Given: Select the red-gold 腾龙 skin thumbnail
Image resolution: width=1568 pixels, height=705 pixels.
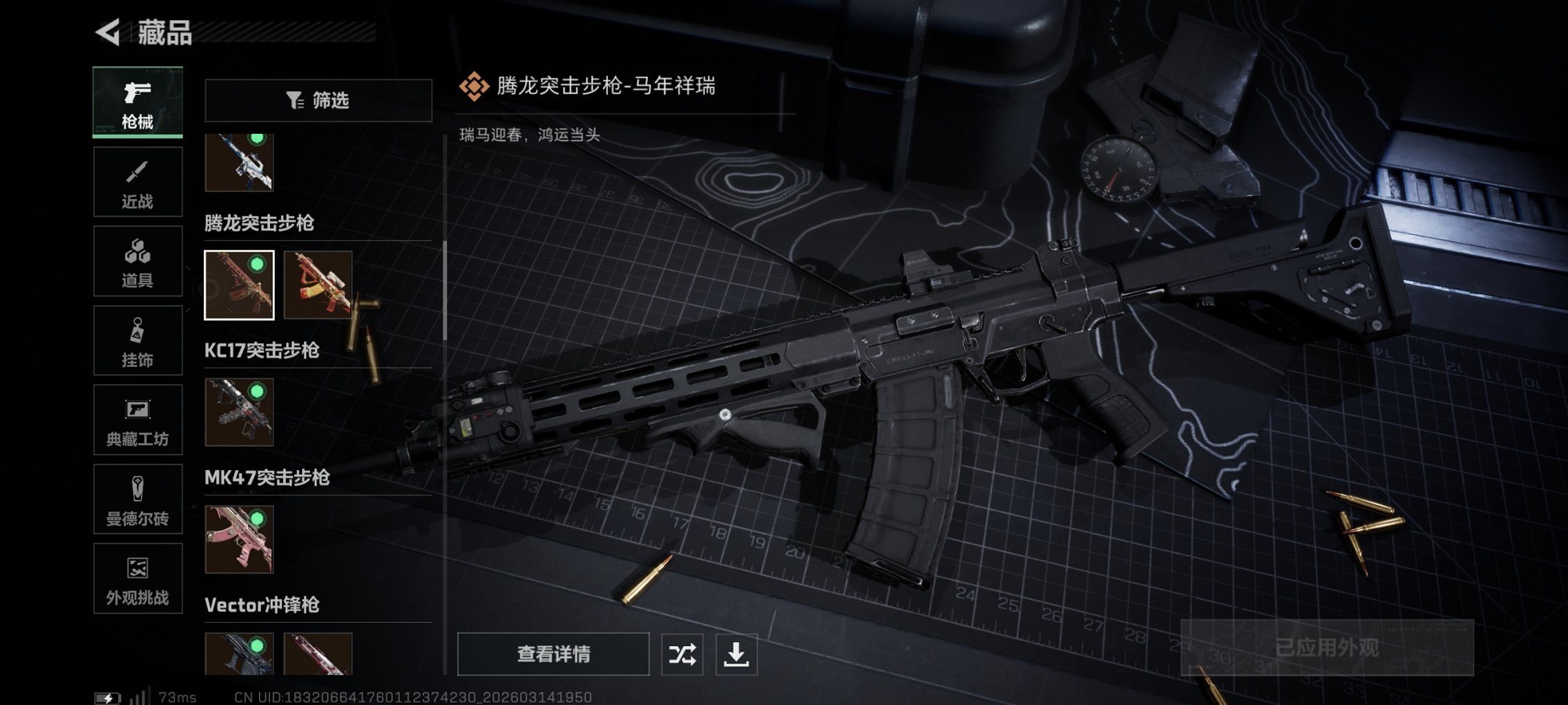Looking at the screenshot, I should tap(318, 283).
